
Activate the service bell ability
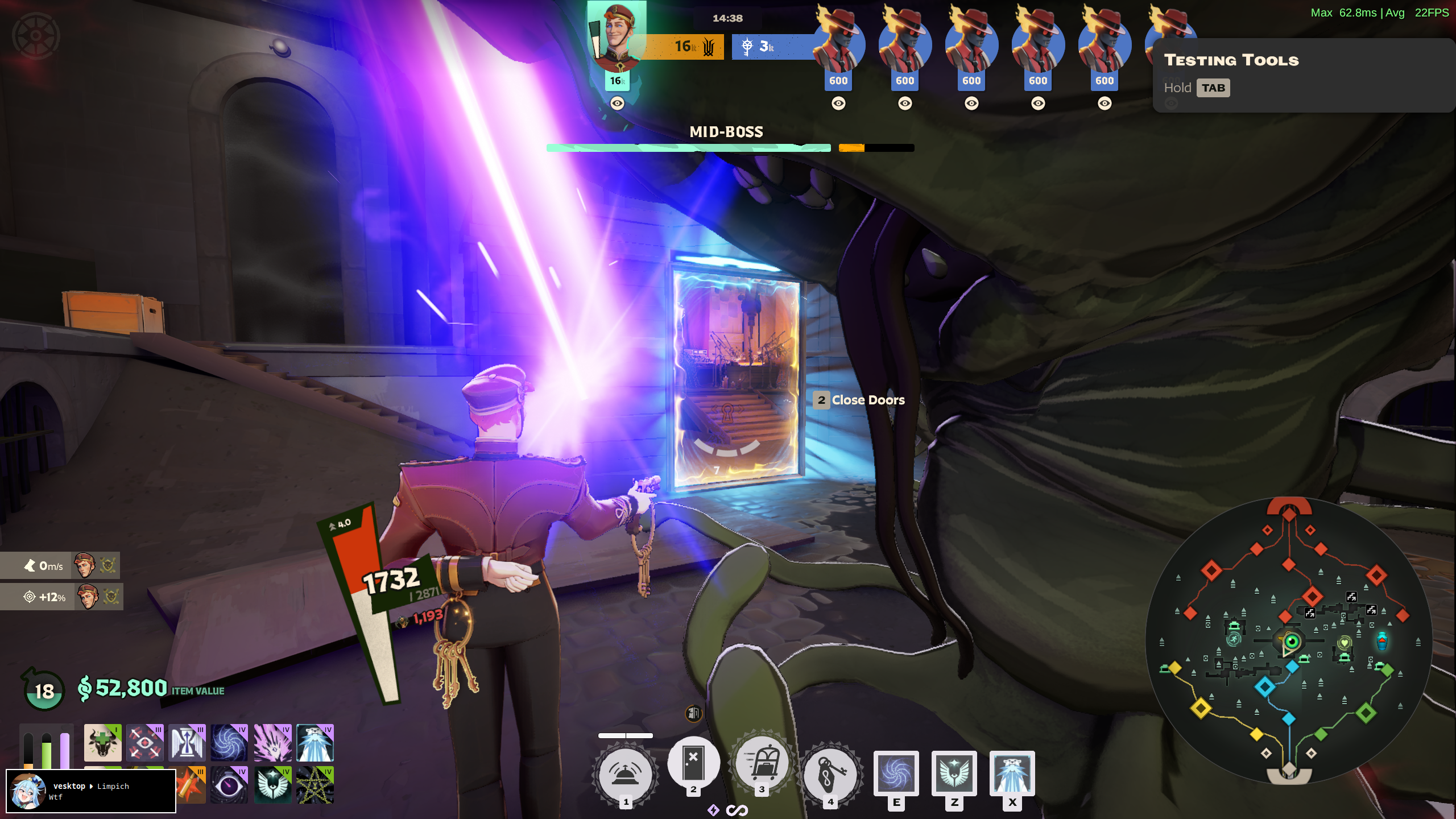pyautogui.click(x=625, y=773)
